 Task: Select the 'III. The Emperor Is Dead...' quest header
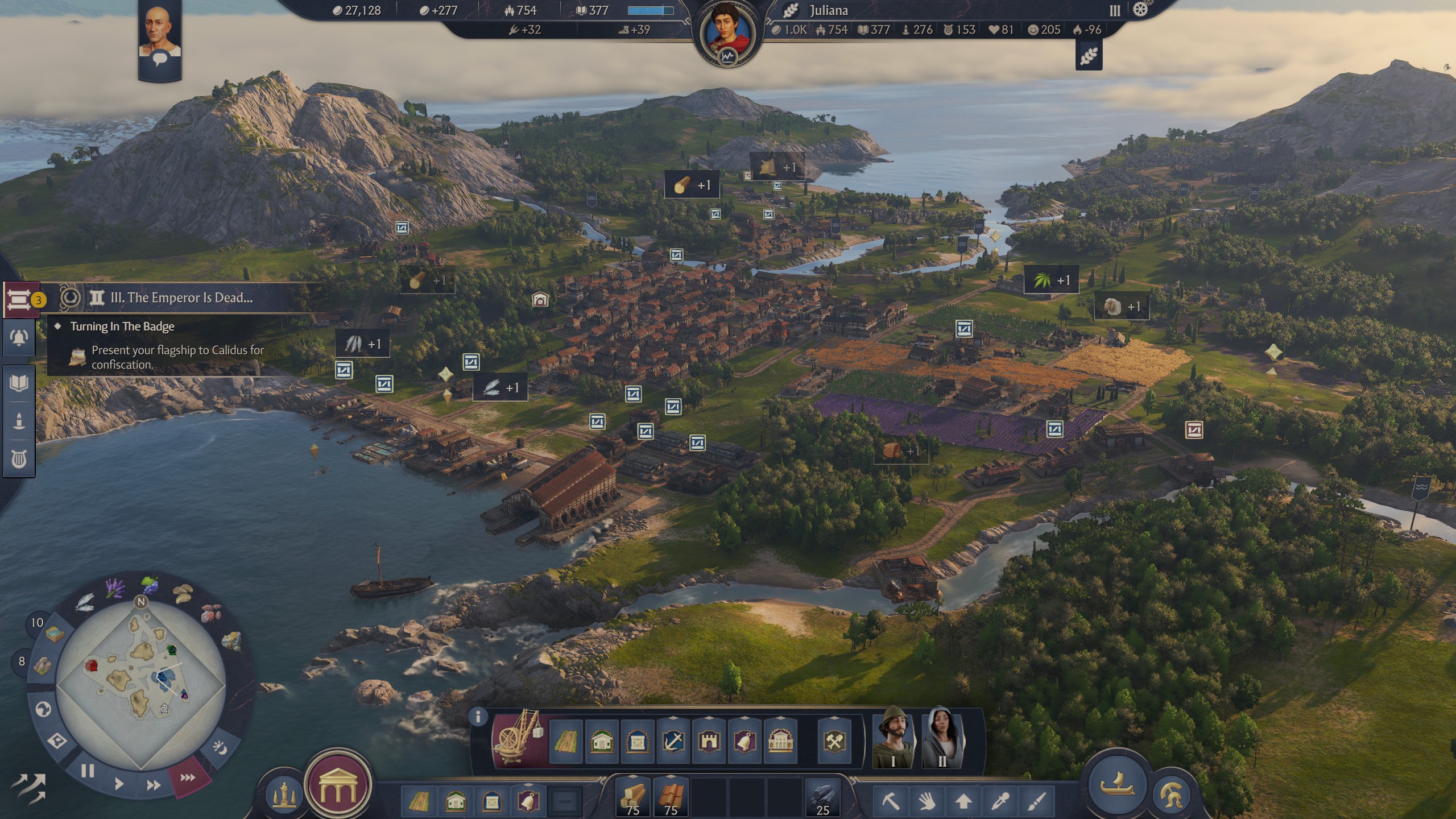[181, 297]
